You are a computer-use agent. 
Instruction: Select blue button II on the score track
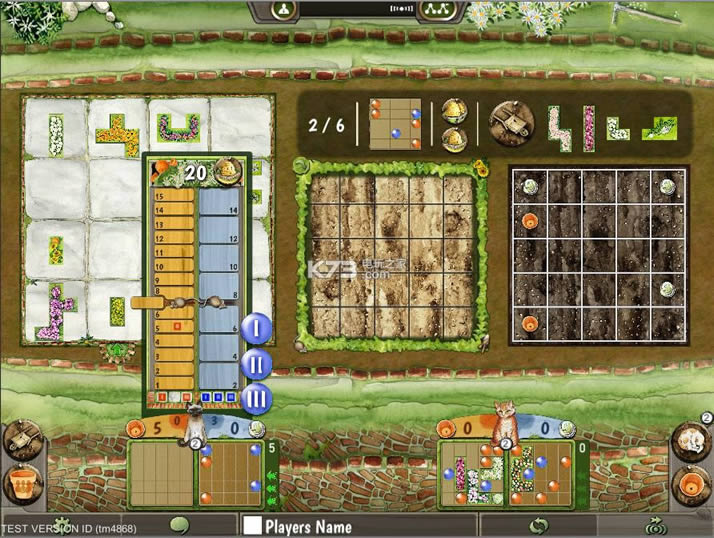(256, 363)
